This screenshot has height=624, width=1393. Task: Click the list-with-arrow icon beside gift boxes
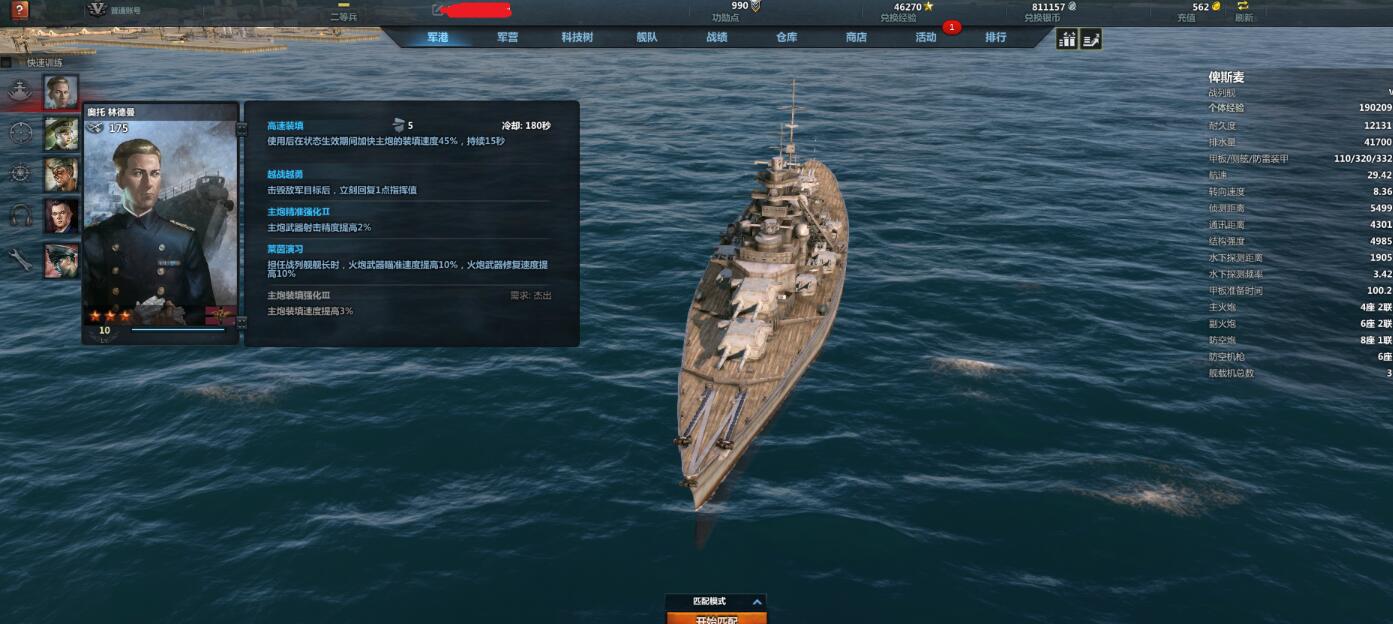click(1091, 39)
